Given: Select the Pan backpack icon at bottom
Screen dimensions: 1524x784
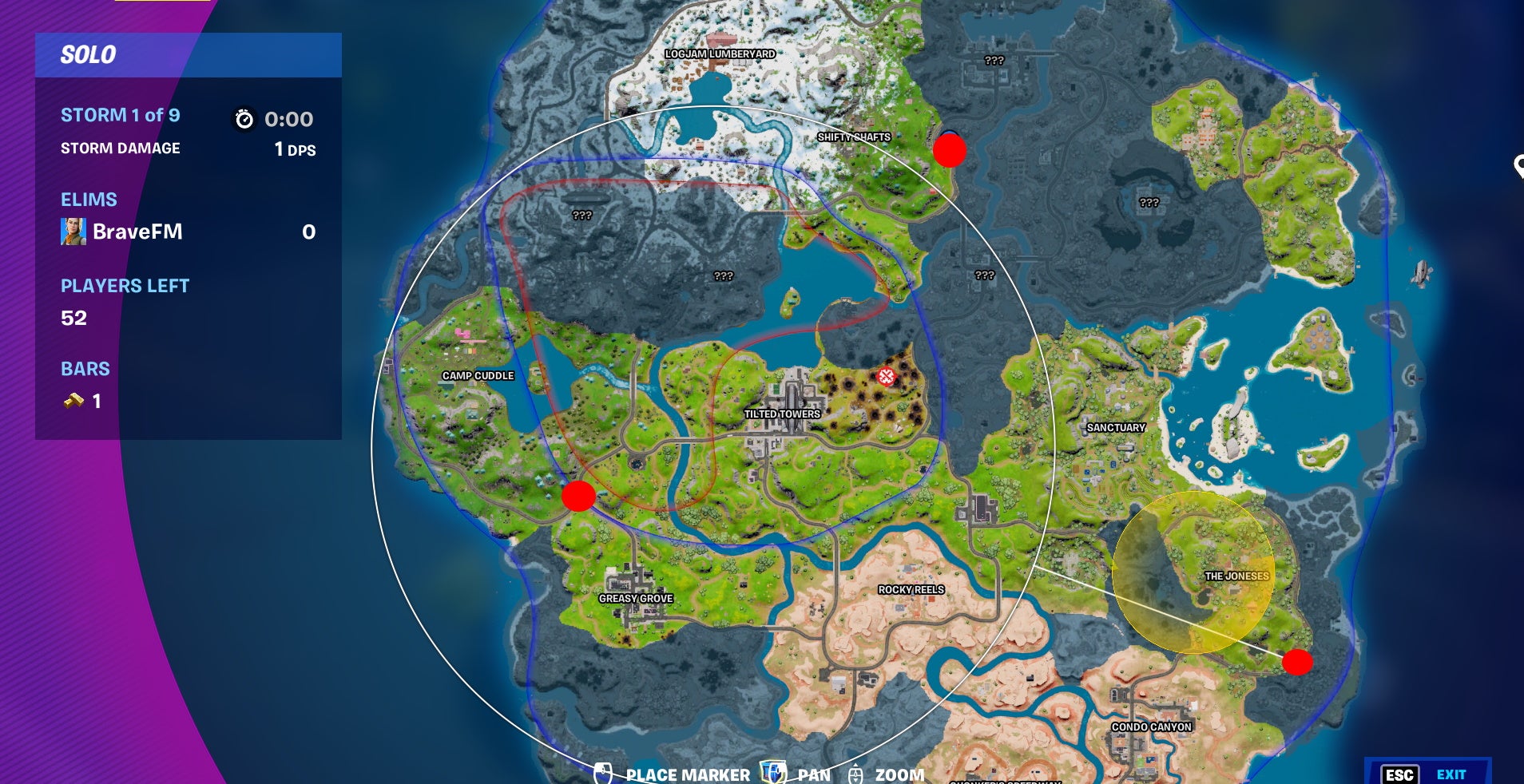Looking at the screenshot, I should [772, 774].
